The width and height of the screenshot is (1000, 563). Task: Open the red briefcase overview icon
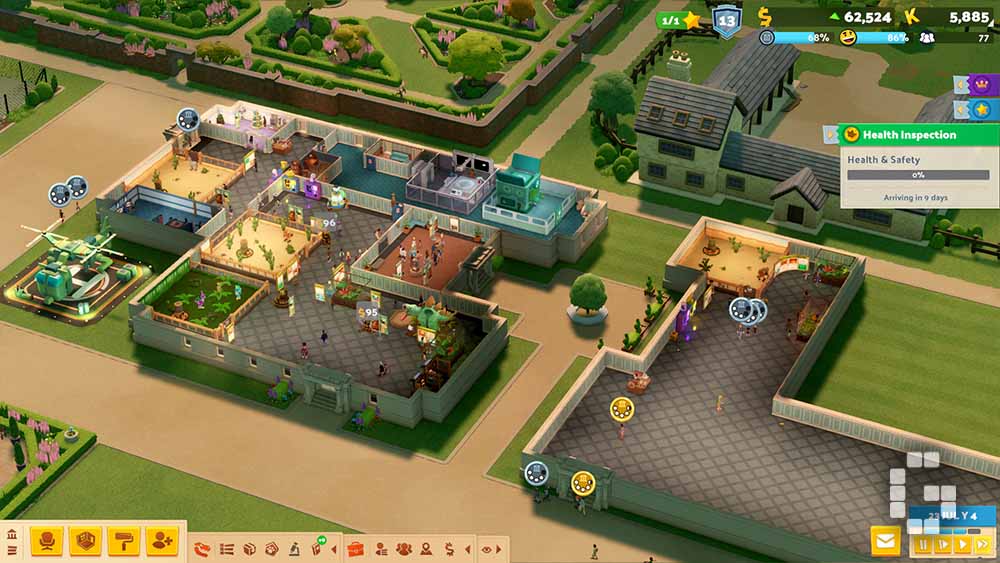[x=355, y=549]
